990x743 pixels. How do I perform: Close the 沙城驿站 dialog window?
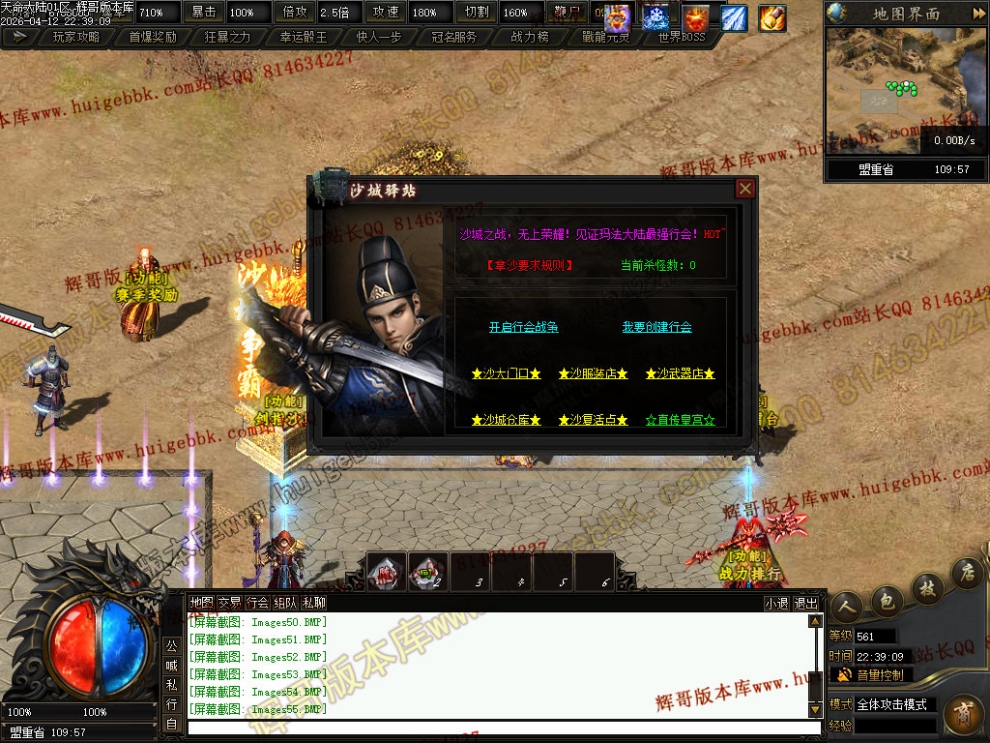(745, 189)
